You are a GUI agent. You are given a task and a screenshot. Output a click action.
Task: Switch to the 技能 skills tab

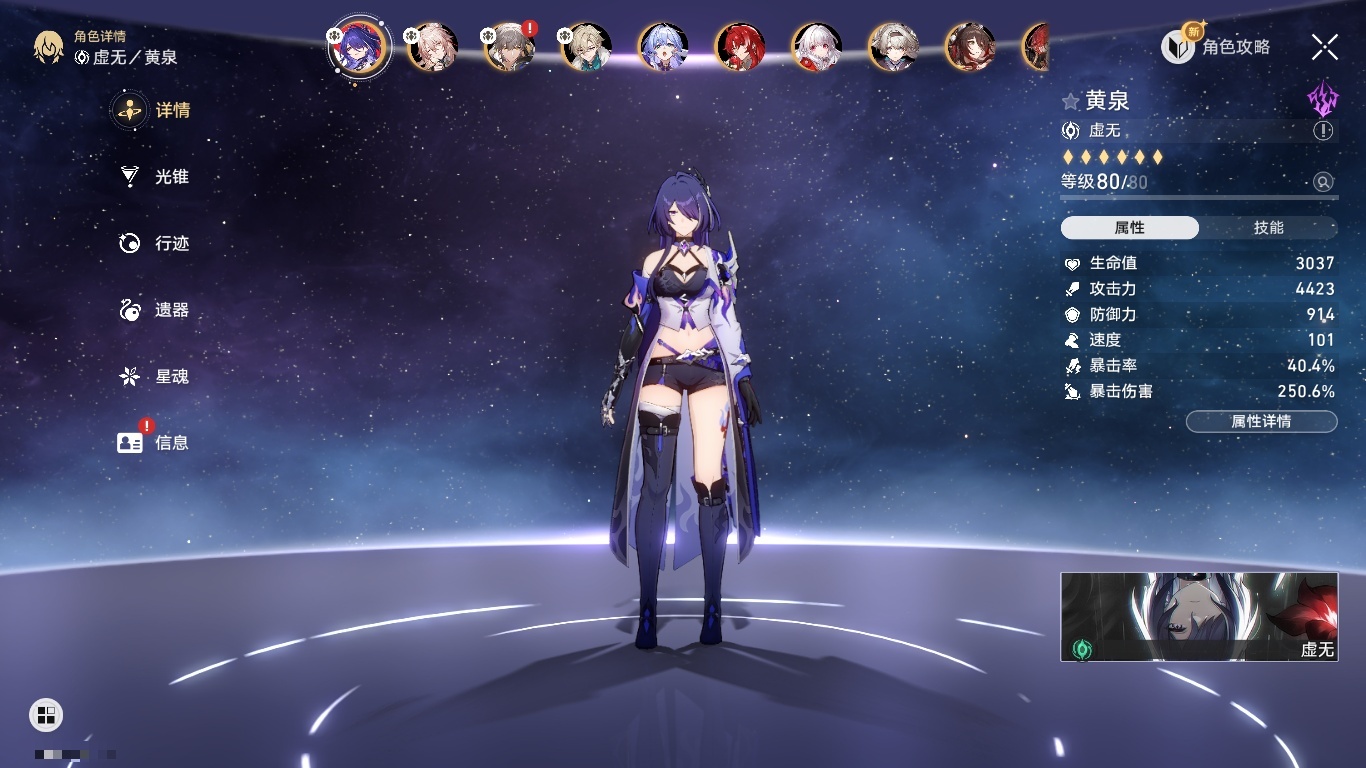tap(1268, 228)
